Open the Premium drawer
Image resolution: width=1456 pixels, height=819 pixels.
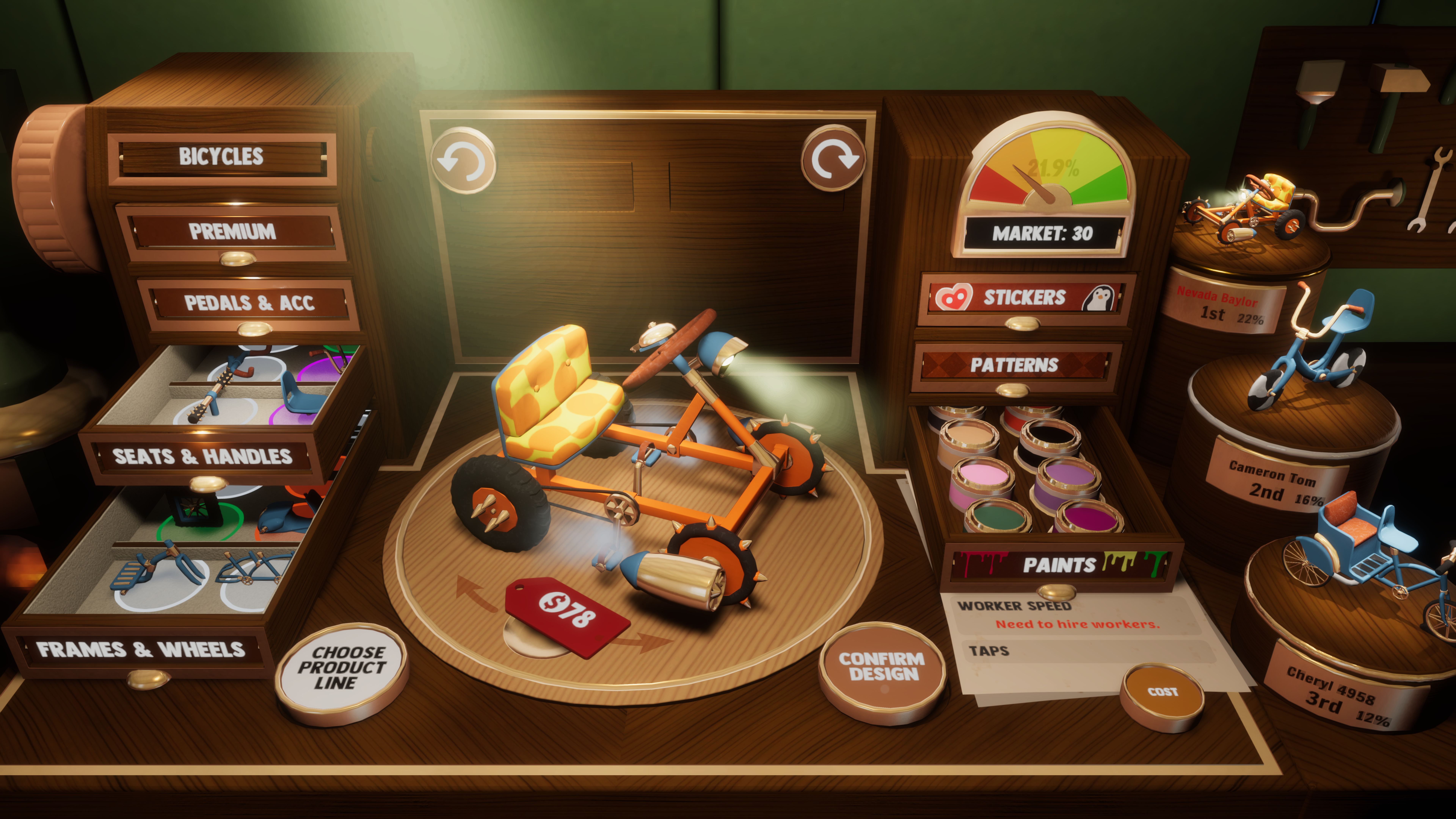click(x=232, y=232)
